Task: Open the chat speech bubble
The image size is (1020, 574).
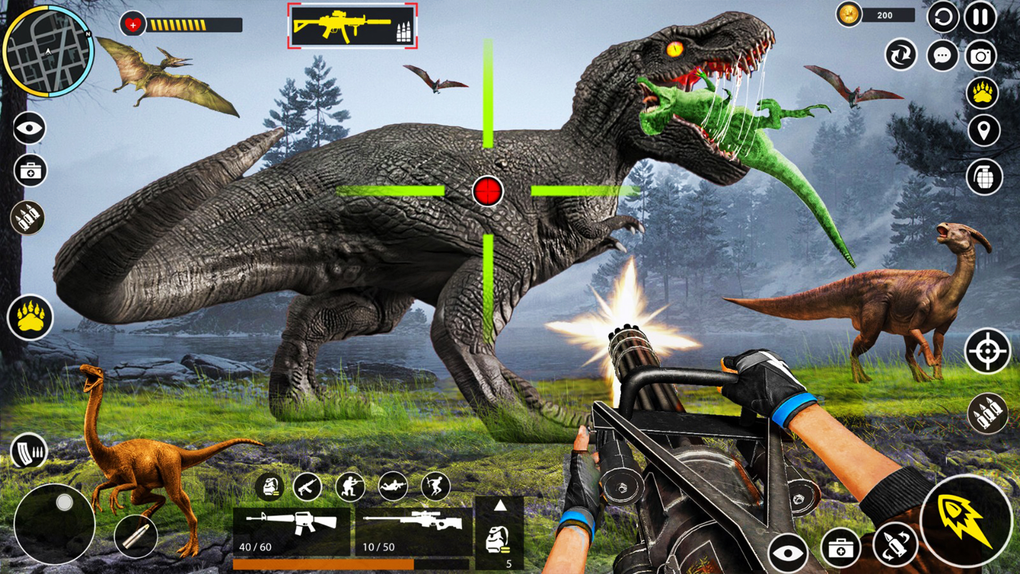Action: 942,54
